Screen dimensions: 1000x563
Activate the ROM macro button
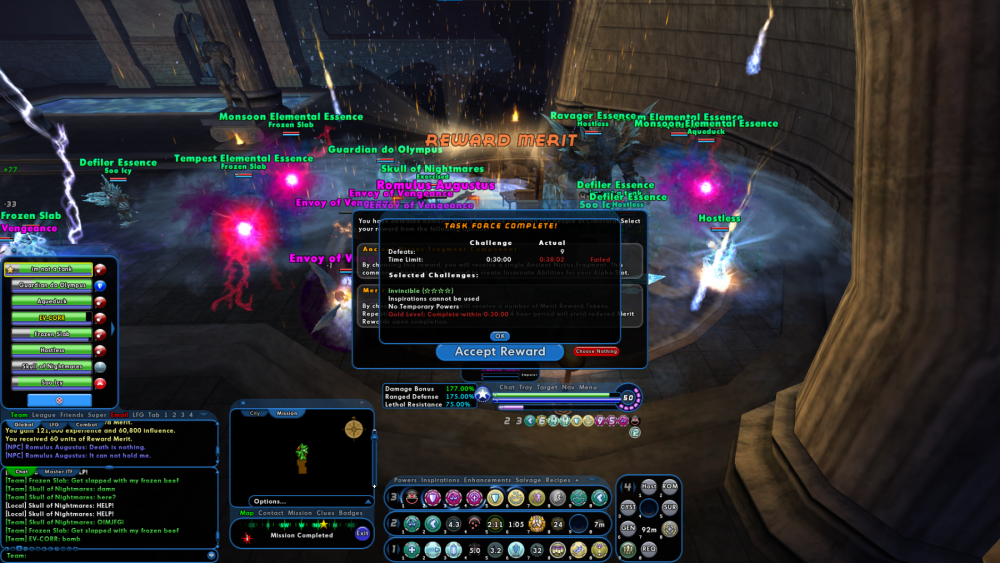point(669,487)
